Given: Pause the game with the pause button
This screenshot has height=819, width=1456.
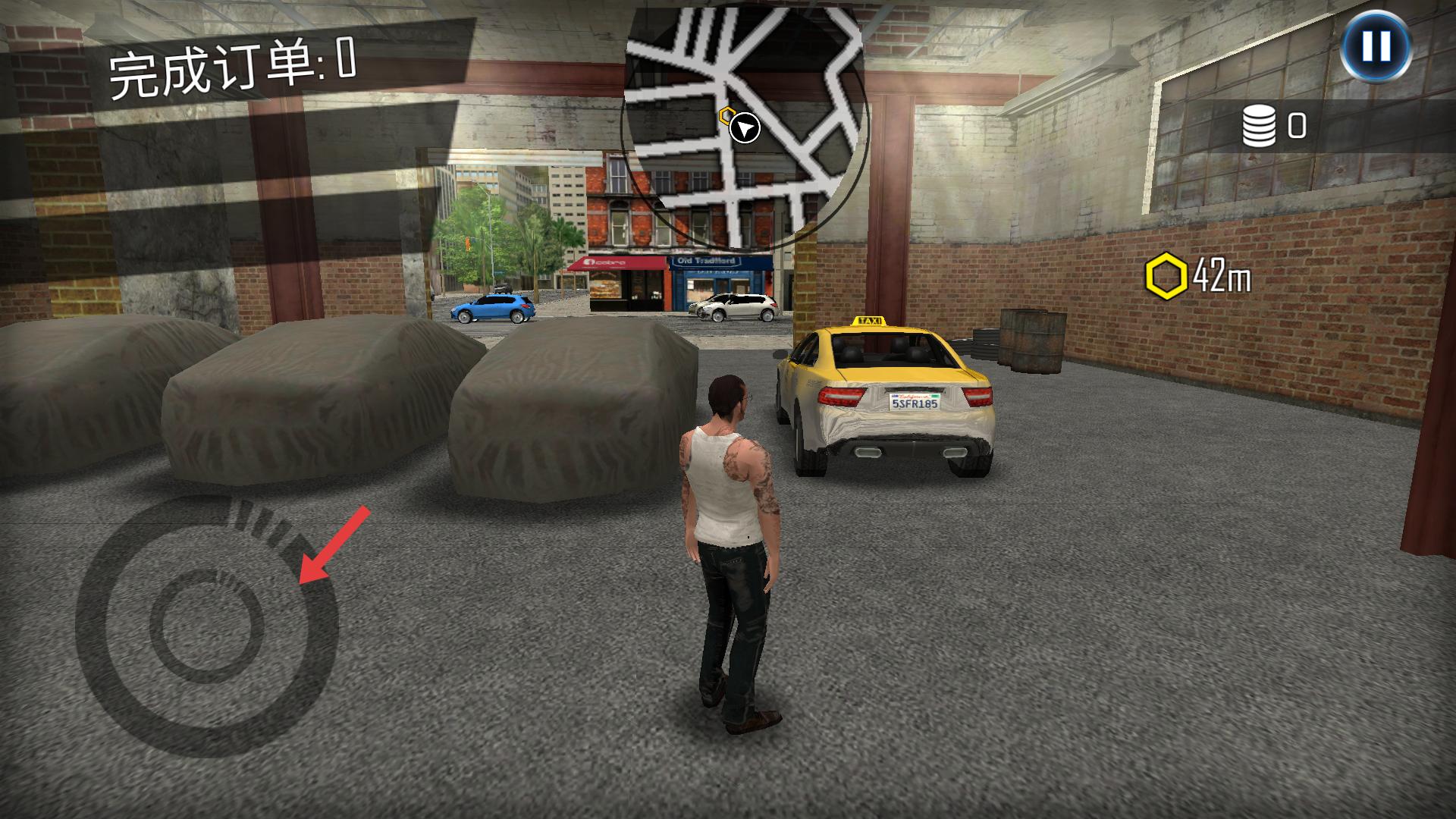Looking at the screenshot, I should click(x=1376, y=47).
